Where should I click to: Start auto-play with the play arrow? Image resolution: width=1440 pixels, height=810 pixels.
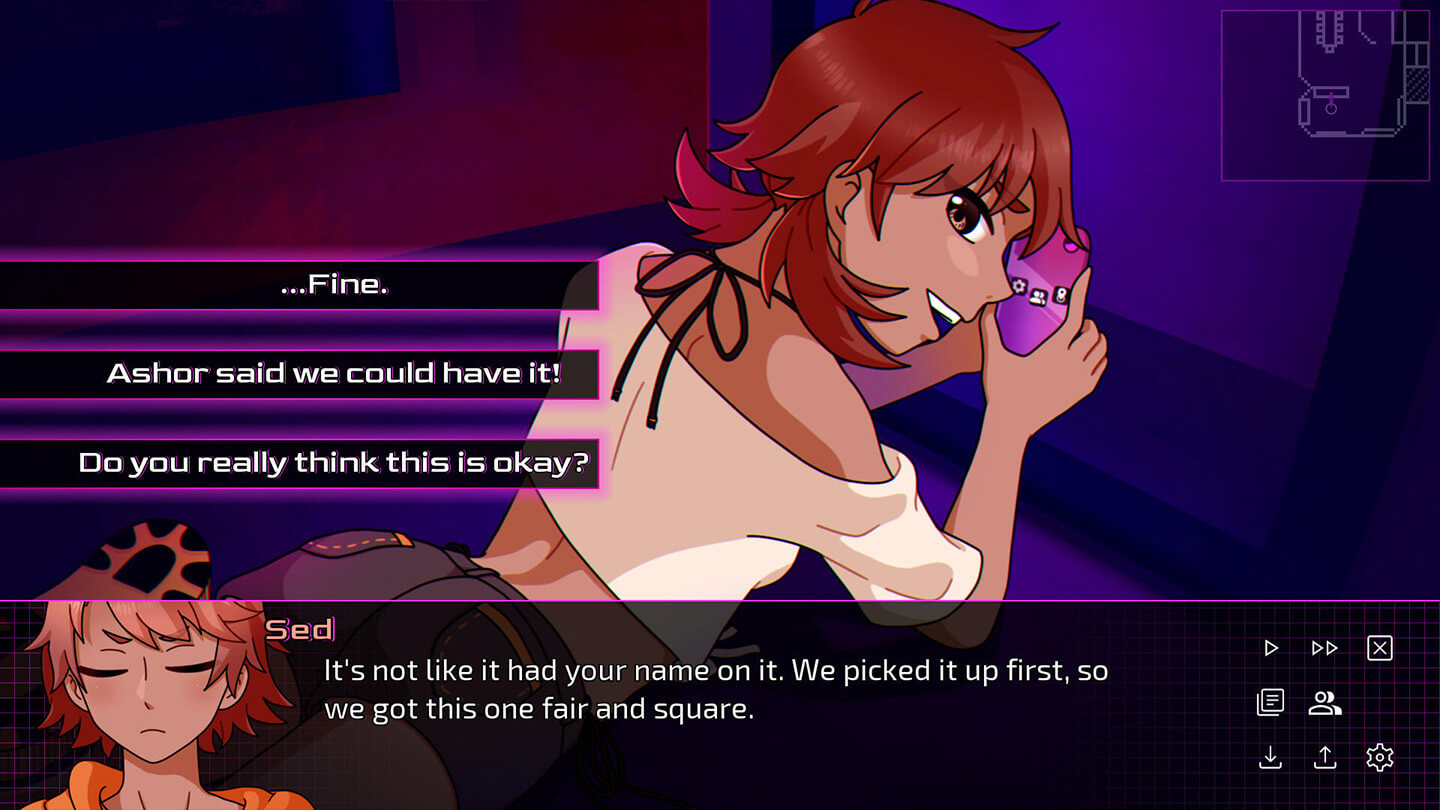click(x=1271, y=648)
